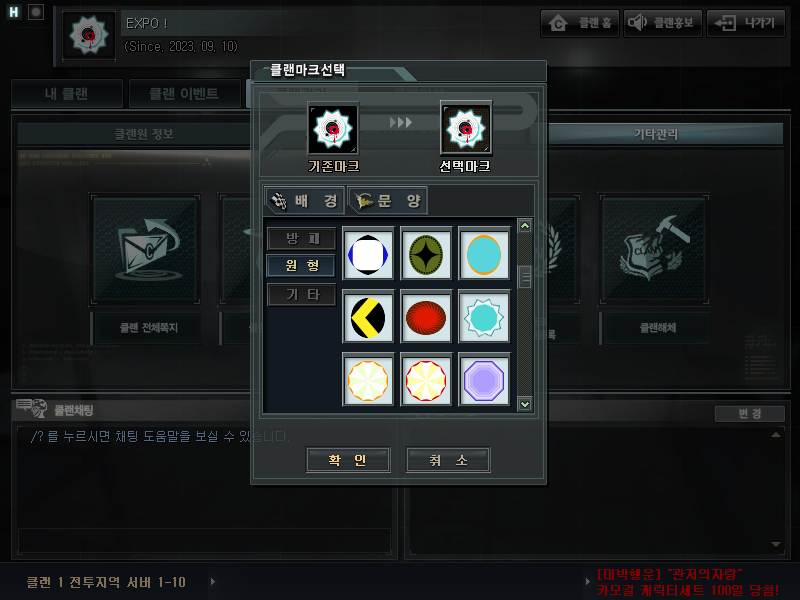
Task: Leave the clan screen with 나가기
Action: [x=745, y=24]
